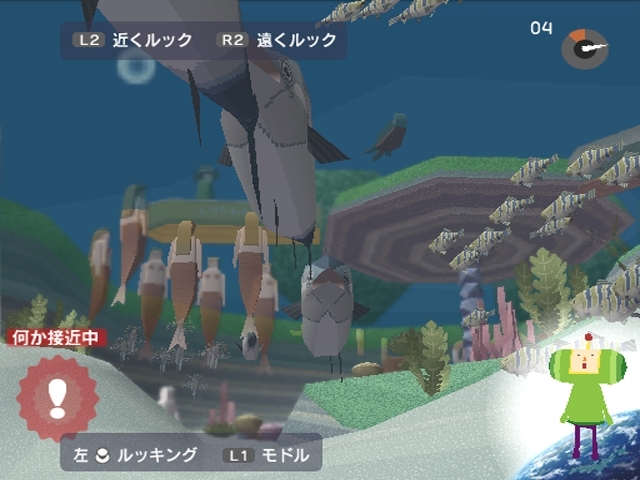The width and height of the screenshot is (640, 480).
Task: Click the orange timer dial icon
Action: click(x=585, y=48)
